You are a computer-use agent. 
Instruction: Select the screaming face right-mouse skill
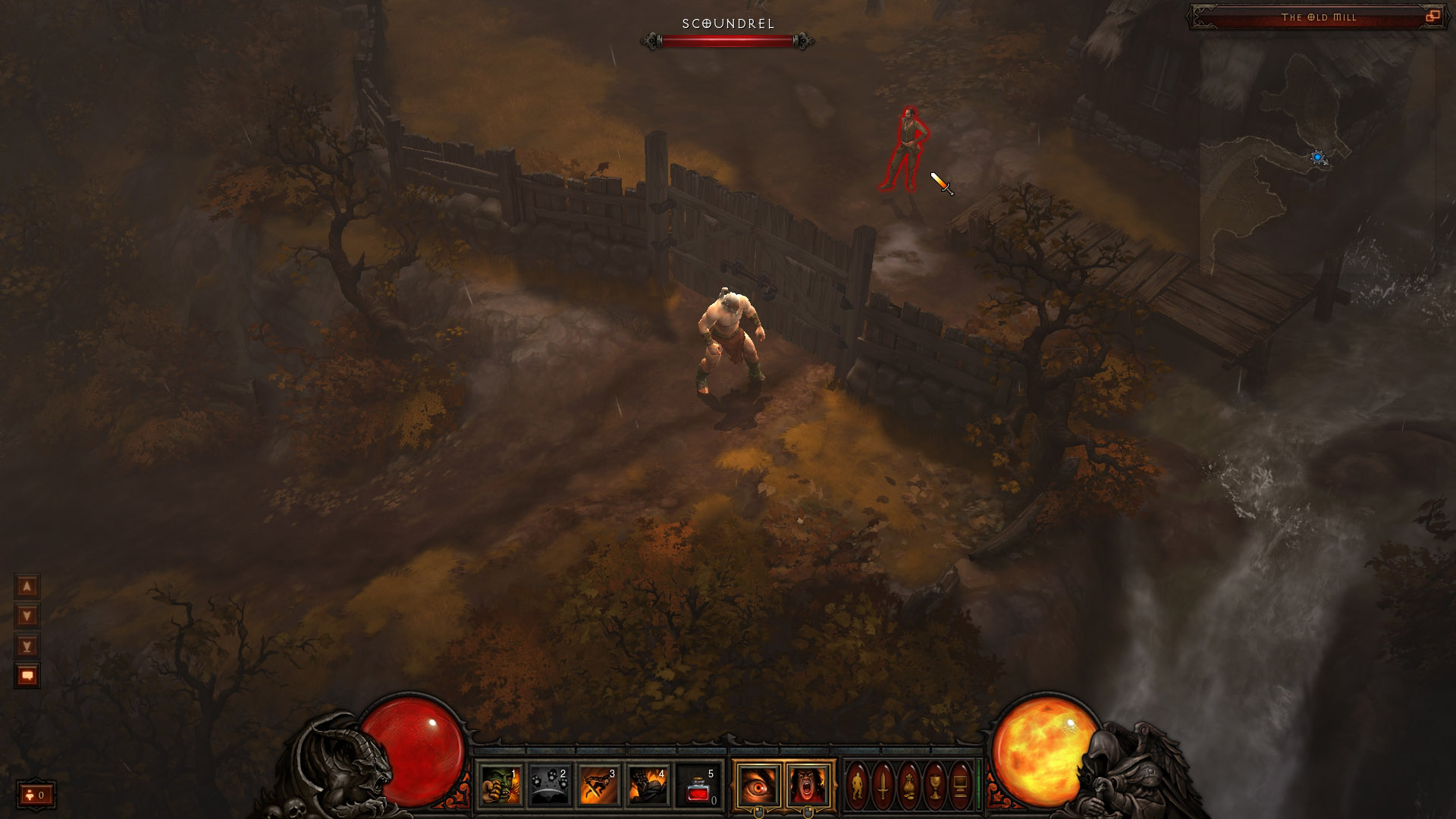click(808, 785)
